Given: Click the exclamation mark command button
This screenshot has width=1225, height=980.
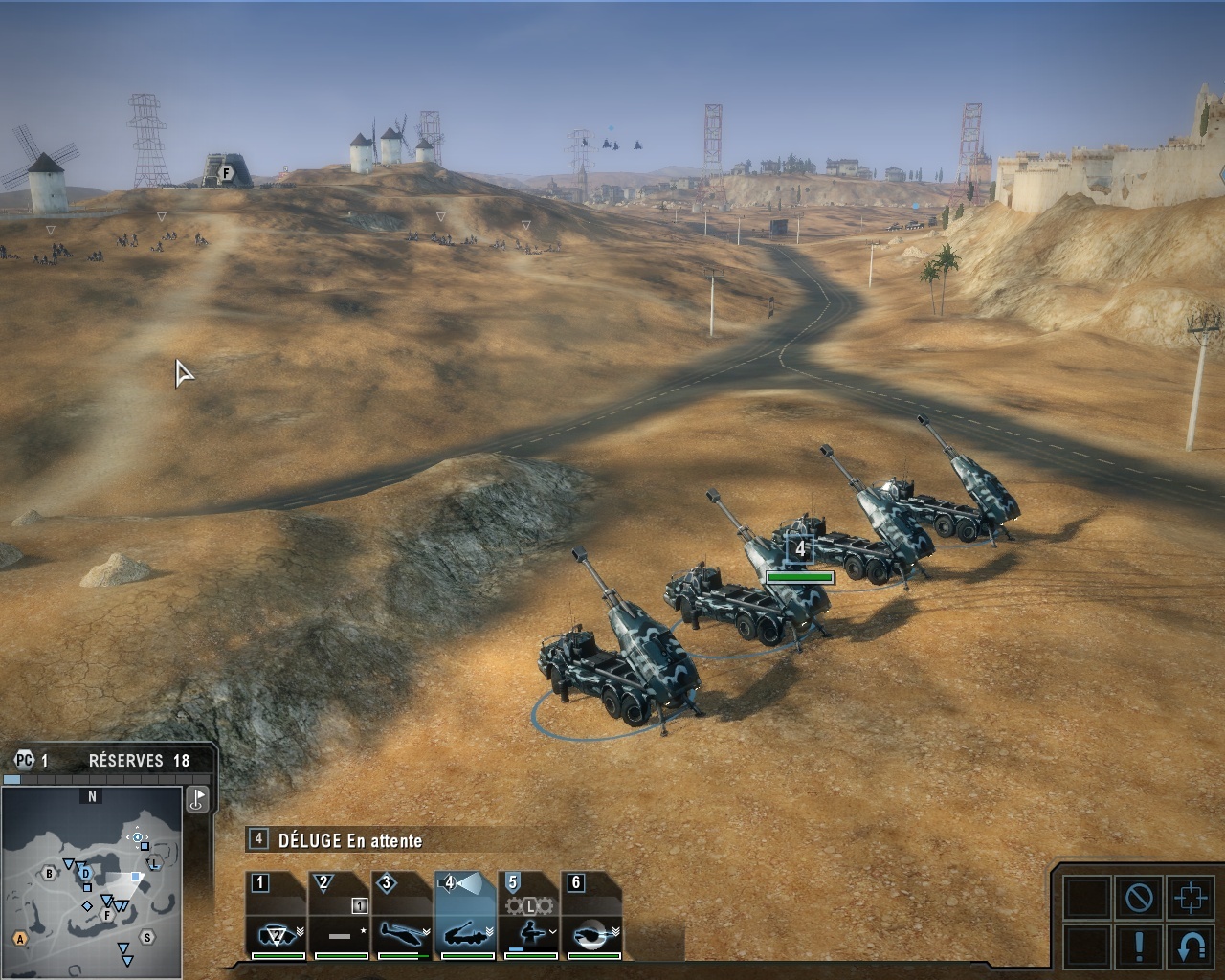Looking at the screenshot, I should 1138,947.
